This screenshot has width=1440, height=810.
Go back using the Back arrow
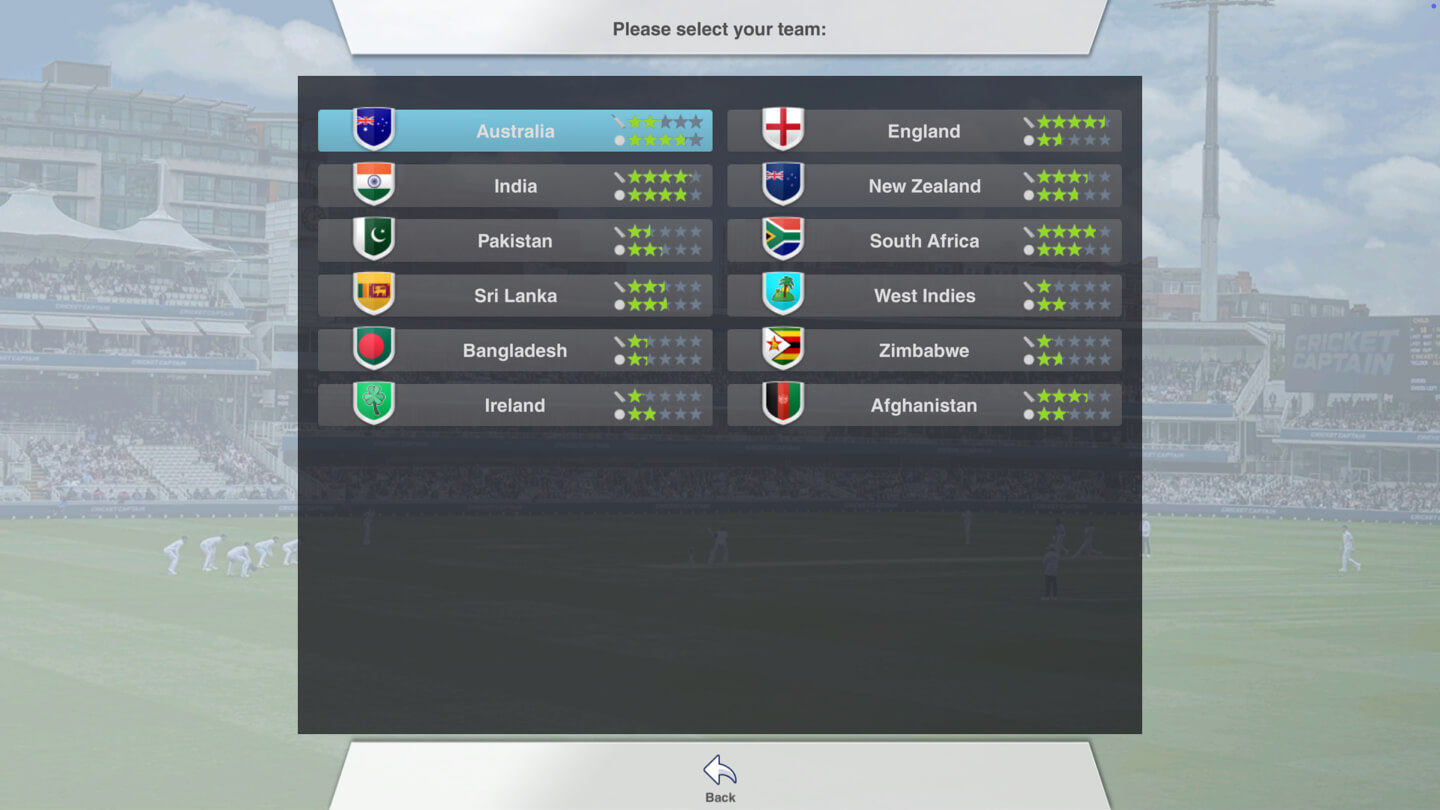pyautogui.click(x=720, y=778)
